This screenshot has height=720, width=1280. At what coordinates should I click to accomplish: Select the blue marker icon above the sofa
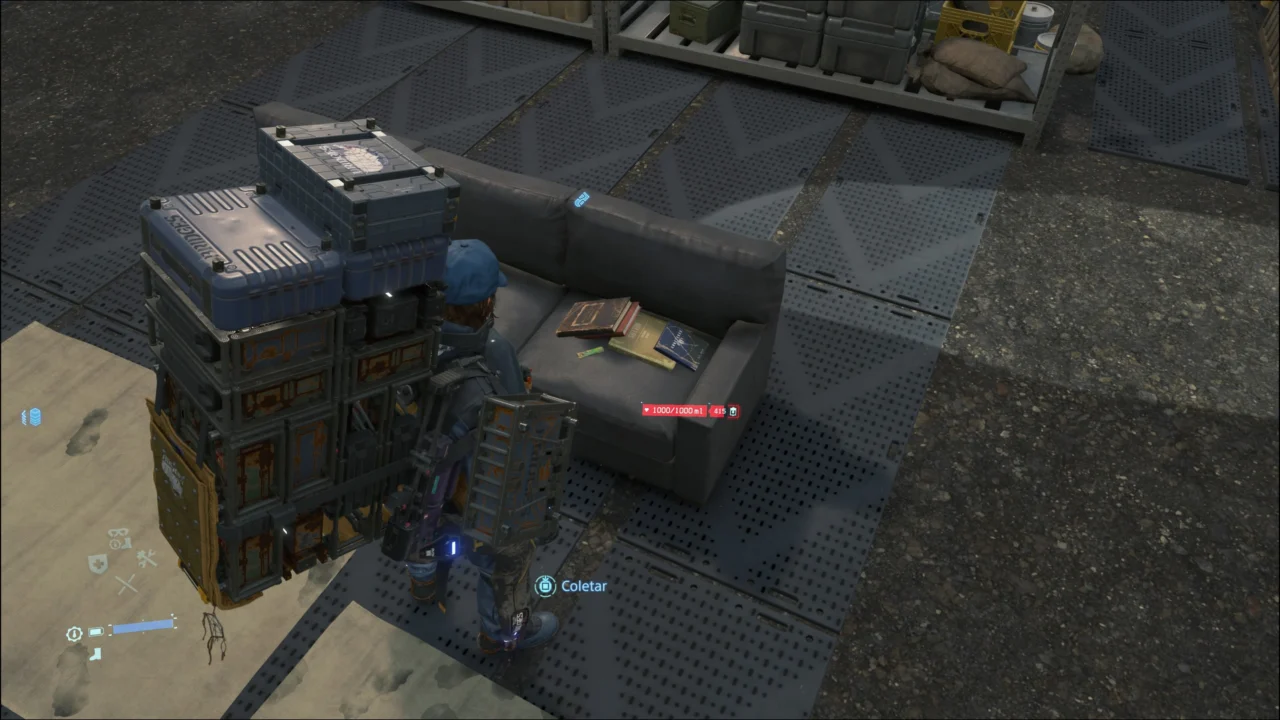click(582, 200)
